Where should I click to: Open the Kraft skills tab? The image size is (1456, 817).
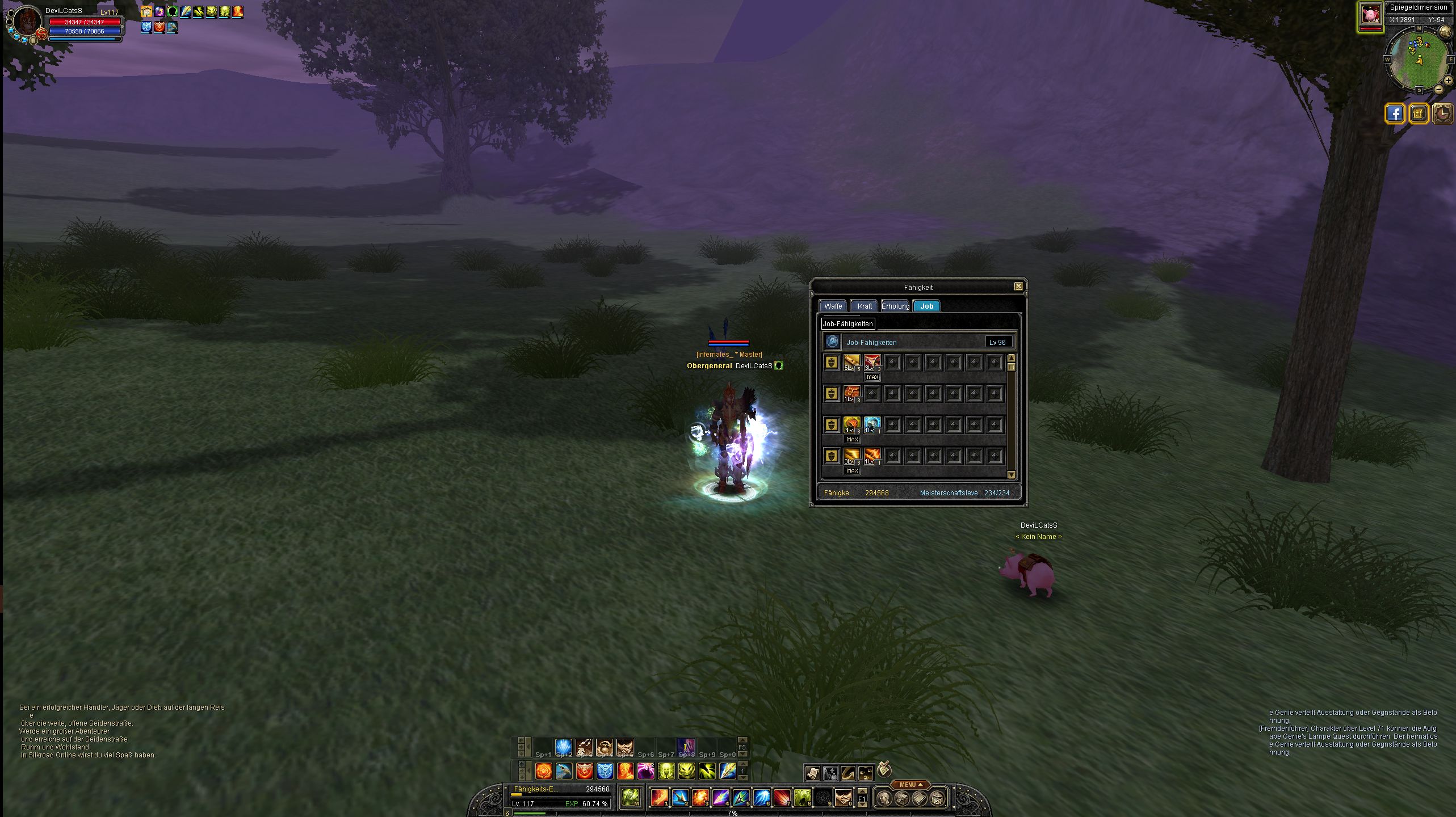tap(865, 306)
